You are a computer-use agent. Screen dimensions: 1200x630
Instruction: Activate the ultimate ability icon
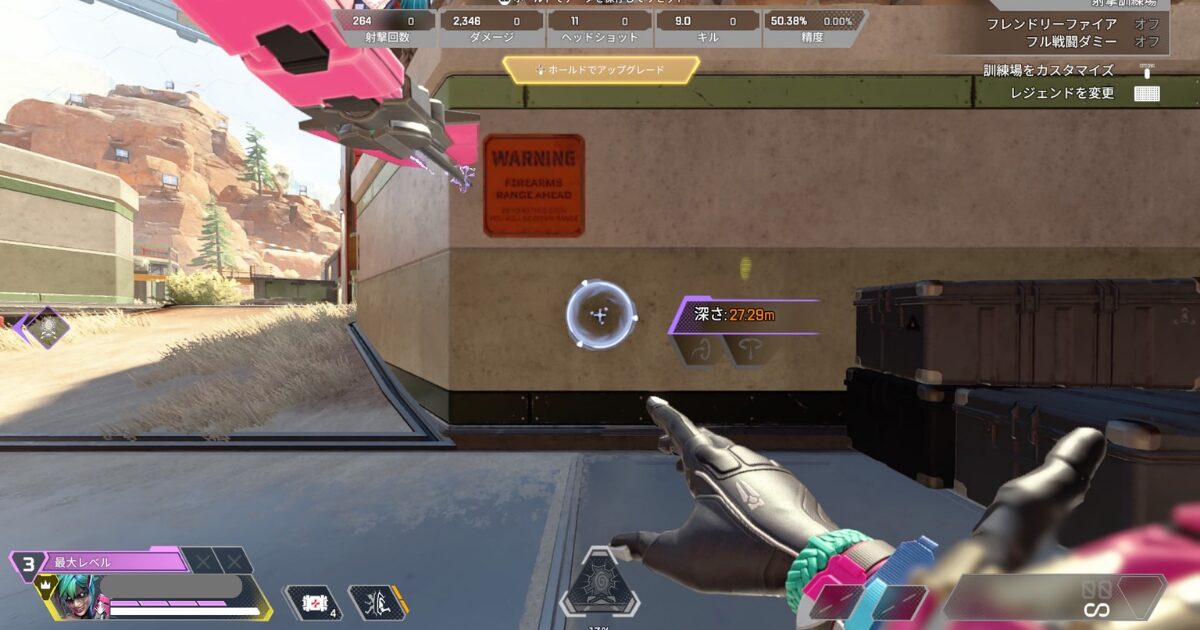(x=599, y=585)
